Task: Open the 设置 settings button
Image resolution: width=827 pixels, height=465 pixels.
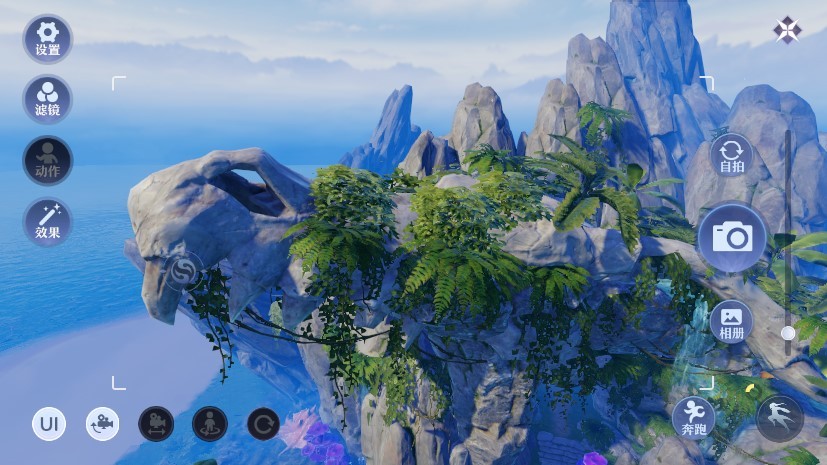Action: click(47, 39)
